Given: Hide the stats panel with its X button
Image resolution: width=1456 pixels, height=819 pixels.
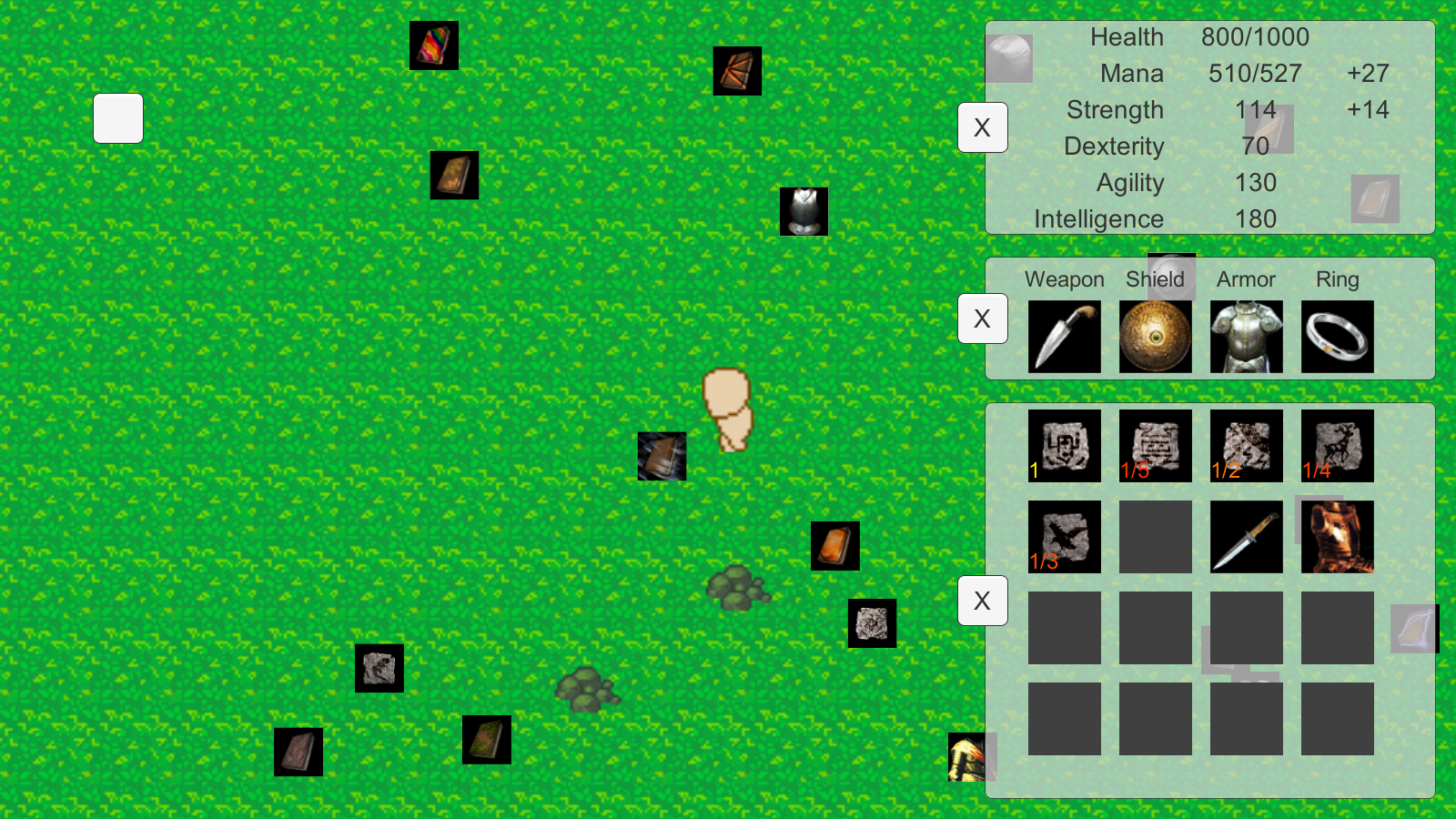Looking at the screenshot, I should point(983,128).
